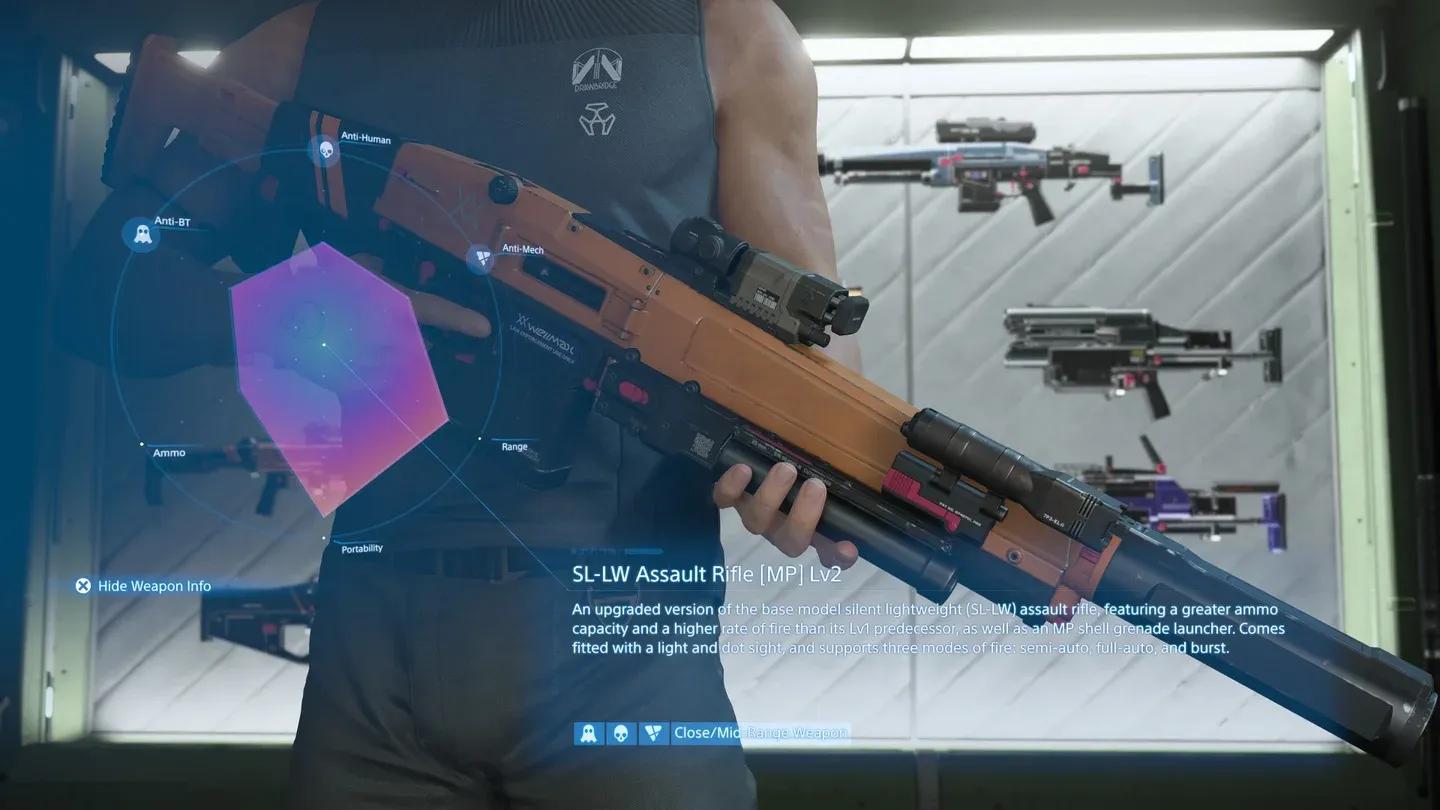Click the Anti-Mech icon on the radar chart
This screenshot has height=810, width=1440.
(x=483, y=258)
